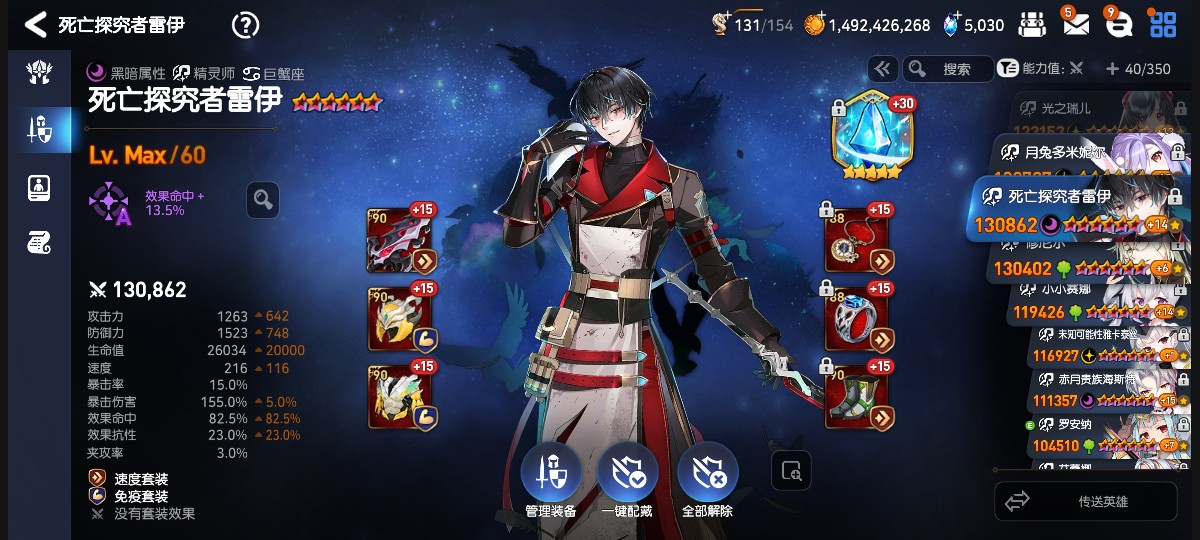Select the equipped necklace slot
The width and height of the screenshot is (1200, 540).
(858, 240)
